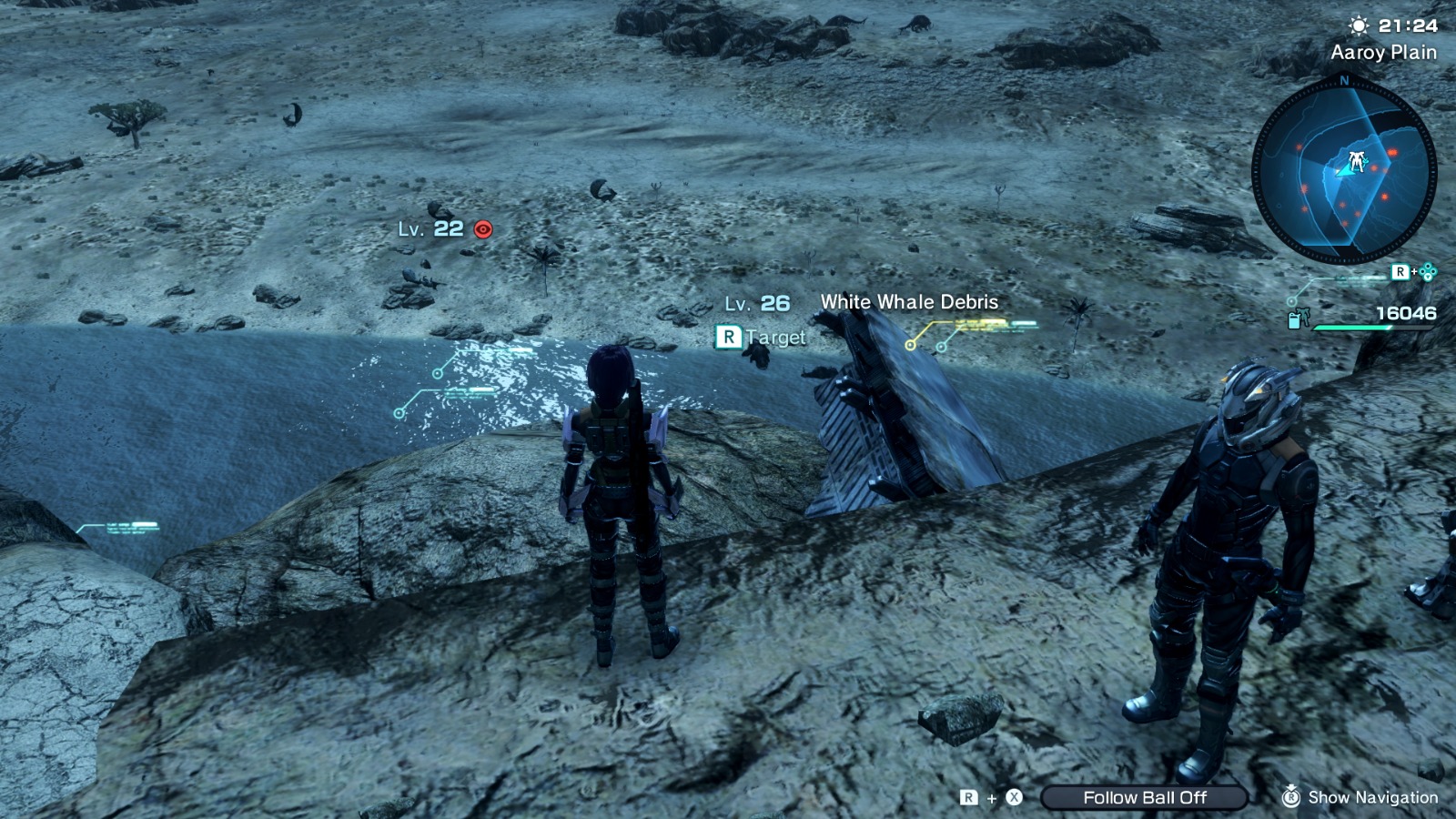The image size is (1456, 819).
Task: Activate the R + X shortcut toggle
Action: point(992,798)
